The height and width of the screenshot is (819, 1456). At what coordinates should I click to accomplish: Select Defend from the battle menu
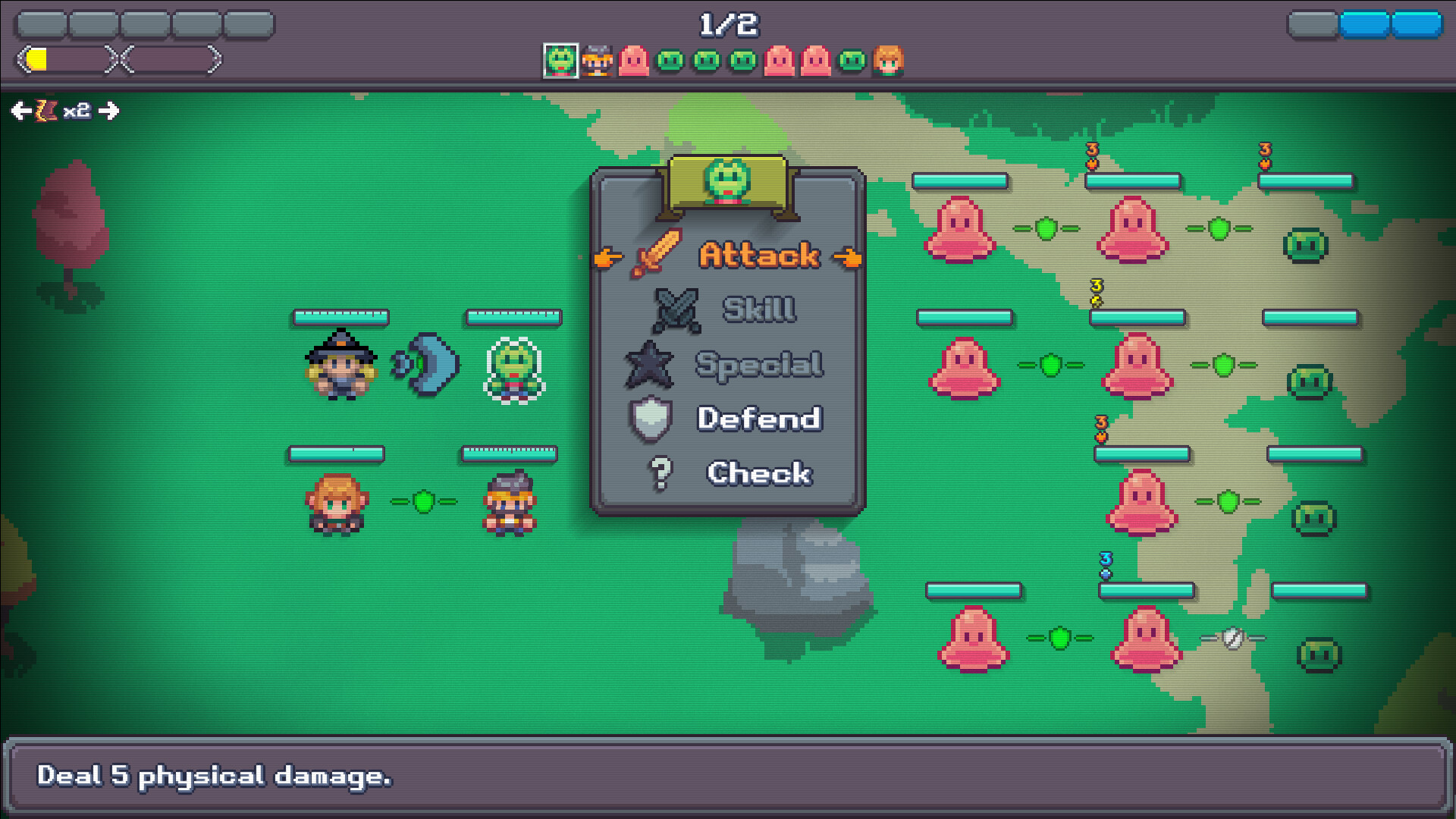click(x=758, y=418)
